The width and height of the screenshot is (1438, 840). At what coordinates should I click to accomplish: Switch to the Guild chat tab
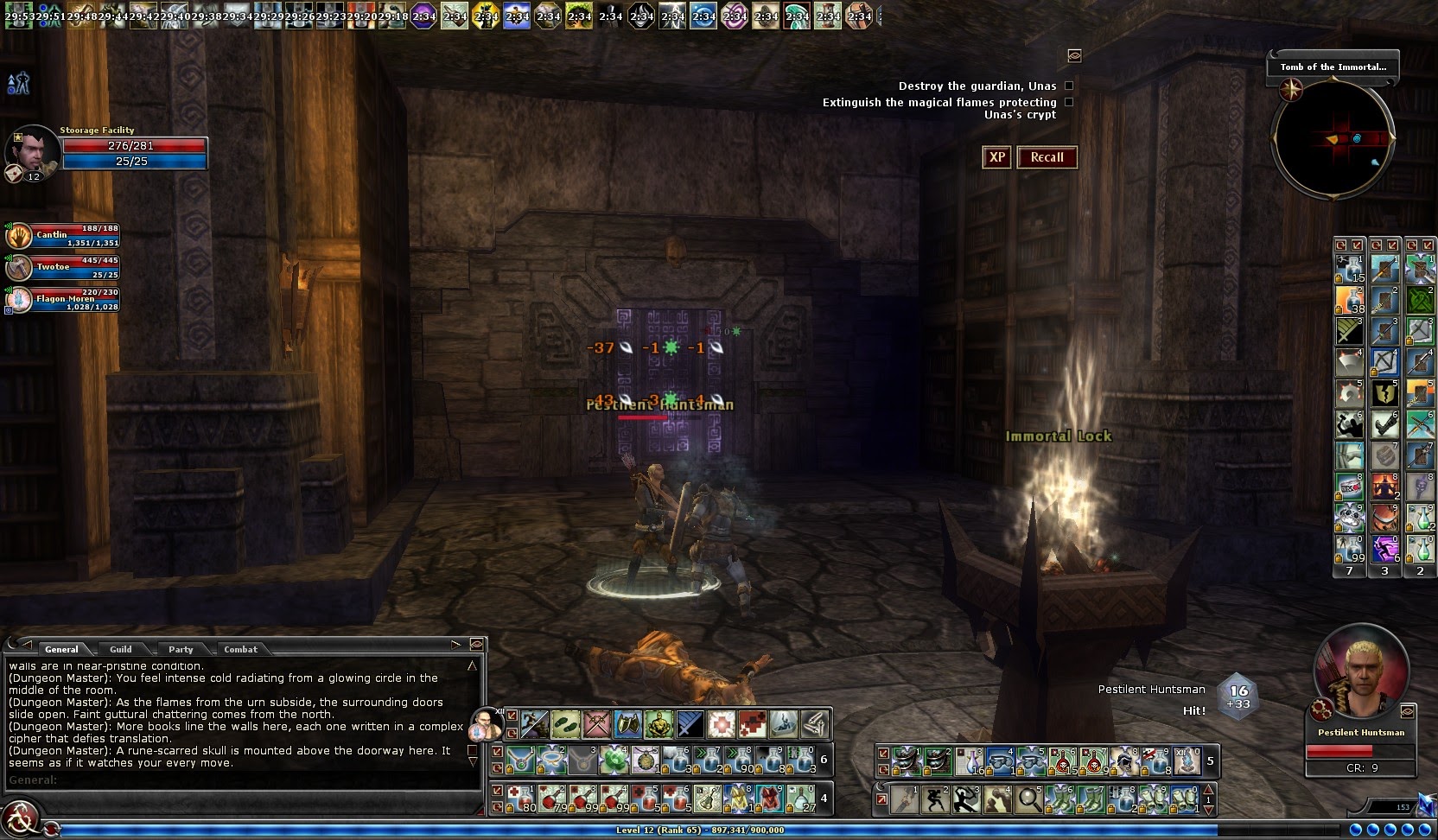point(121,649)
